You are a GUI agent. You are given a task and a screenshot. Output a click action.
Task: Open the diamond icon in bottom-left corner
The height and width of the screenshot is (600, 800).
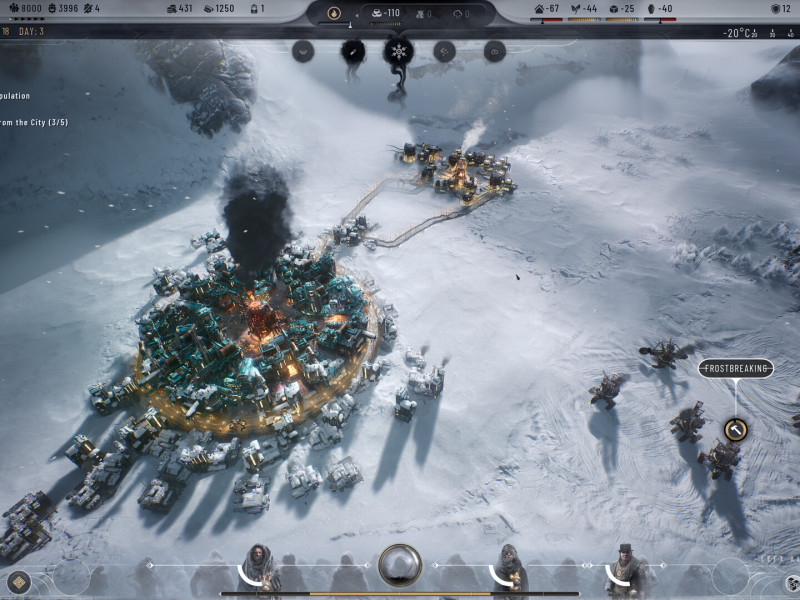pyautogui.click(x=17, y=582)
